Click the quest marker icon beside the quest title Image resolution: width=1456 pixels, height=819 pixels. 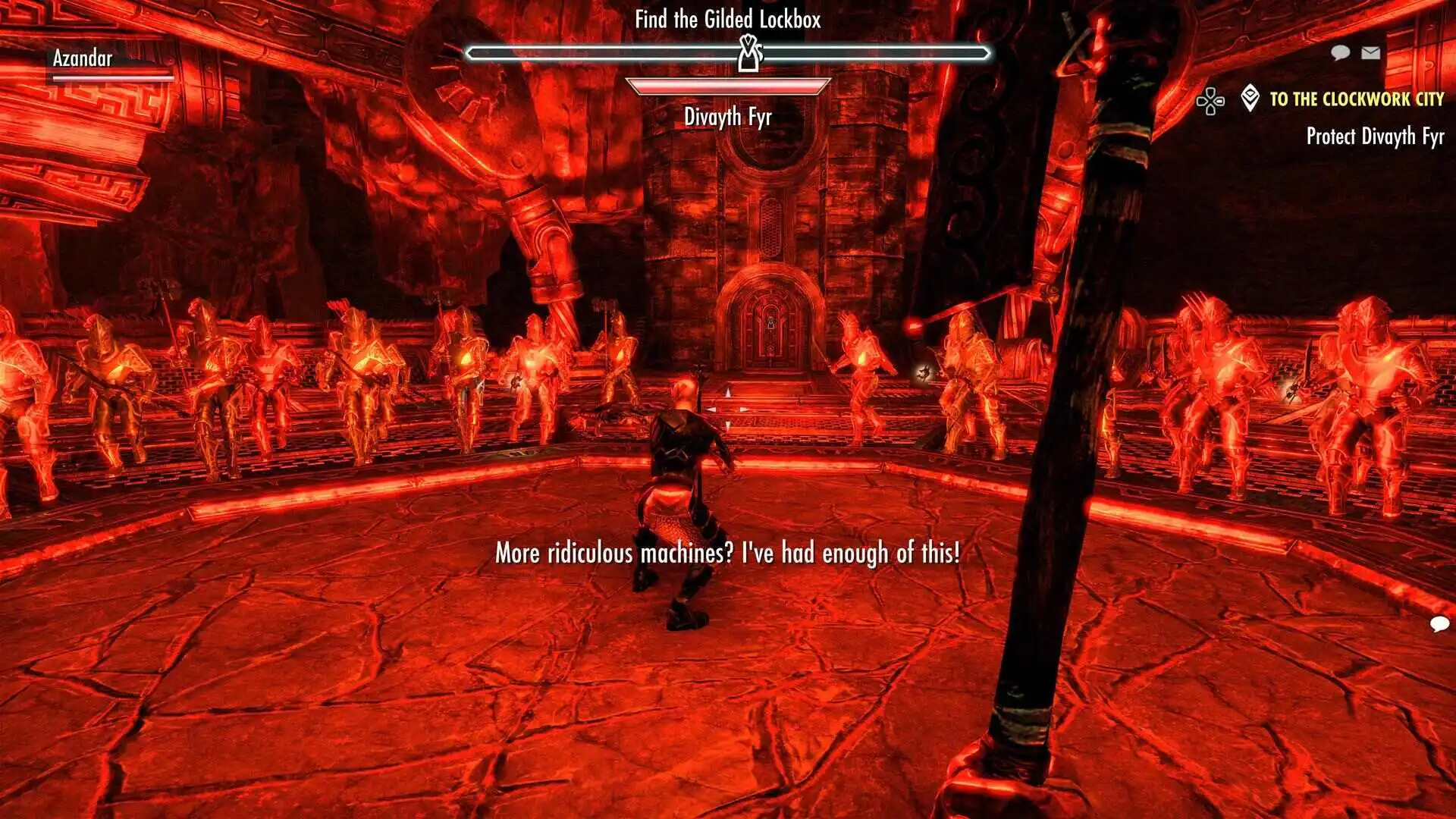1250,99
